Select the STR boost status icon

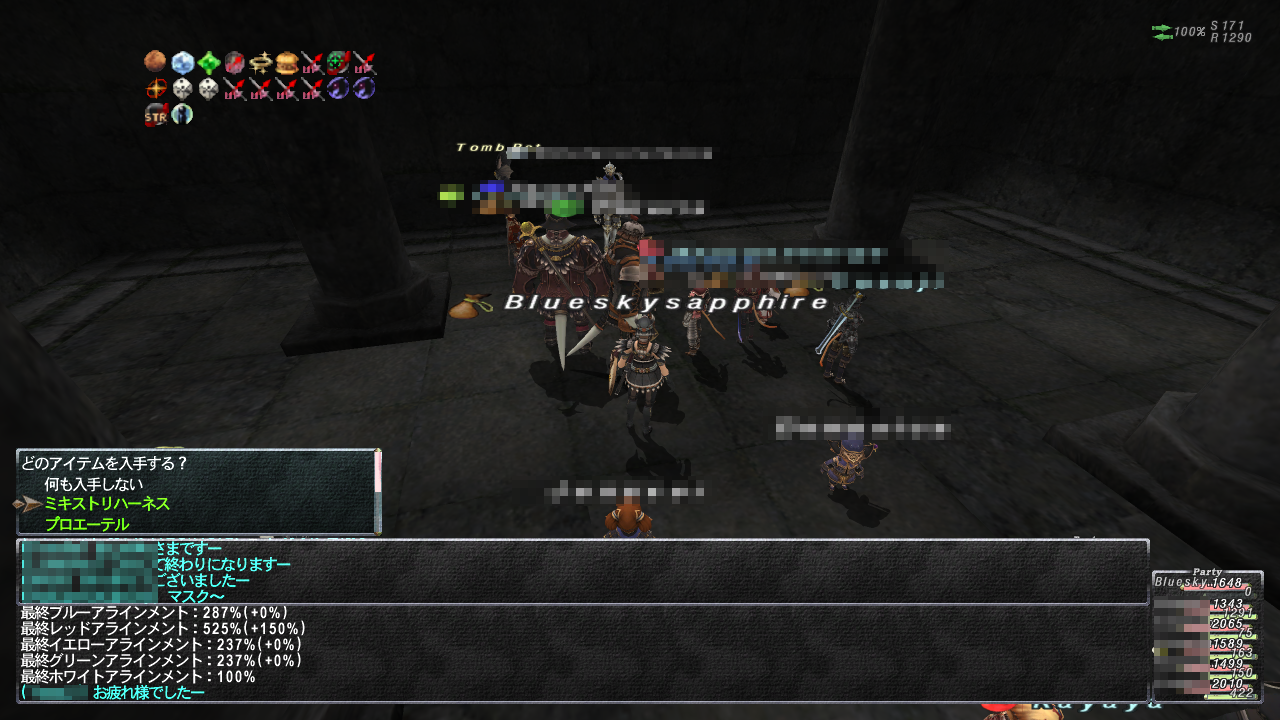[x=155, y=114]
